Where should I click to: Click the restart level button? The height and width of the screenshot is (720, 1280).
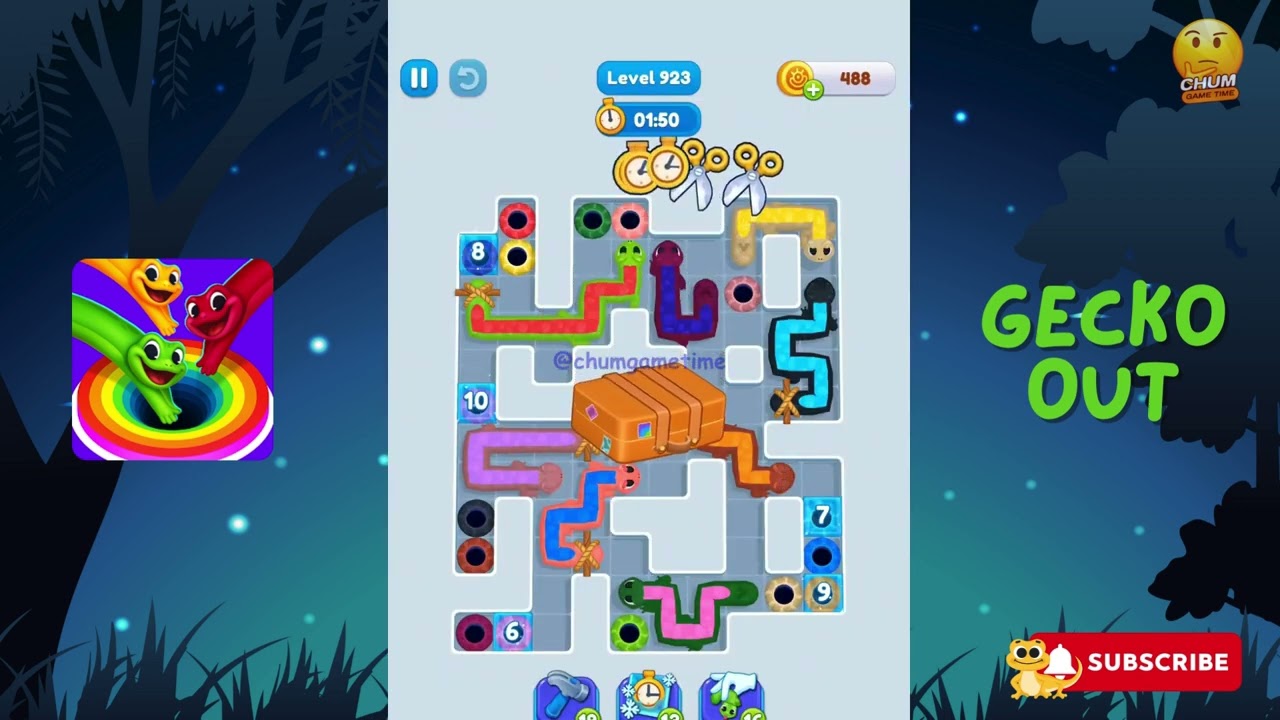point(468,78)
